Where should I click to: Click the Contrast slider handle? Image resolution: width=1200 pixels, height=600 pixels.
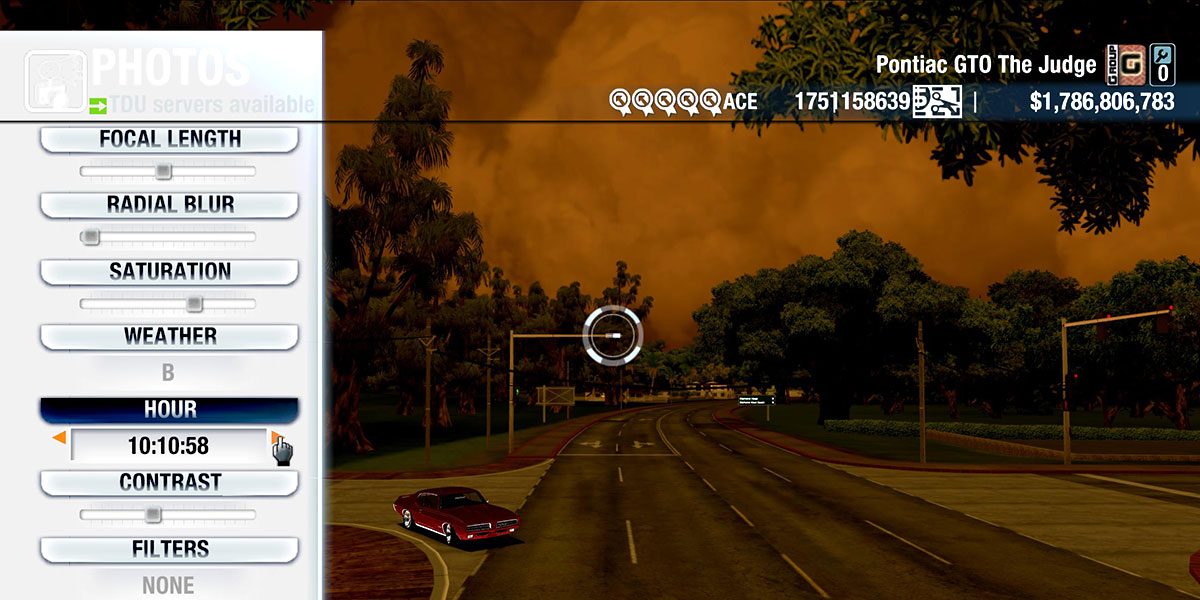tap(152, 514)
